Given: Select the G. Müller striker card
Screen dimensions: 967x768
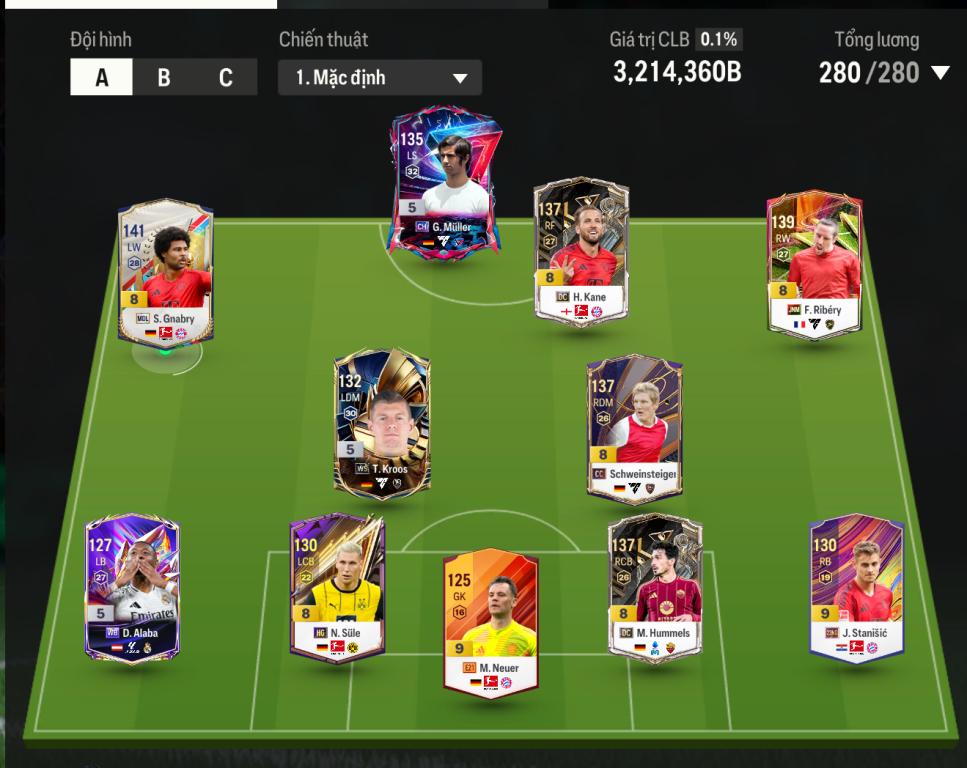Looking at the screenshot, I should click(x=445, y=184).
